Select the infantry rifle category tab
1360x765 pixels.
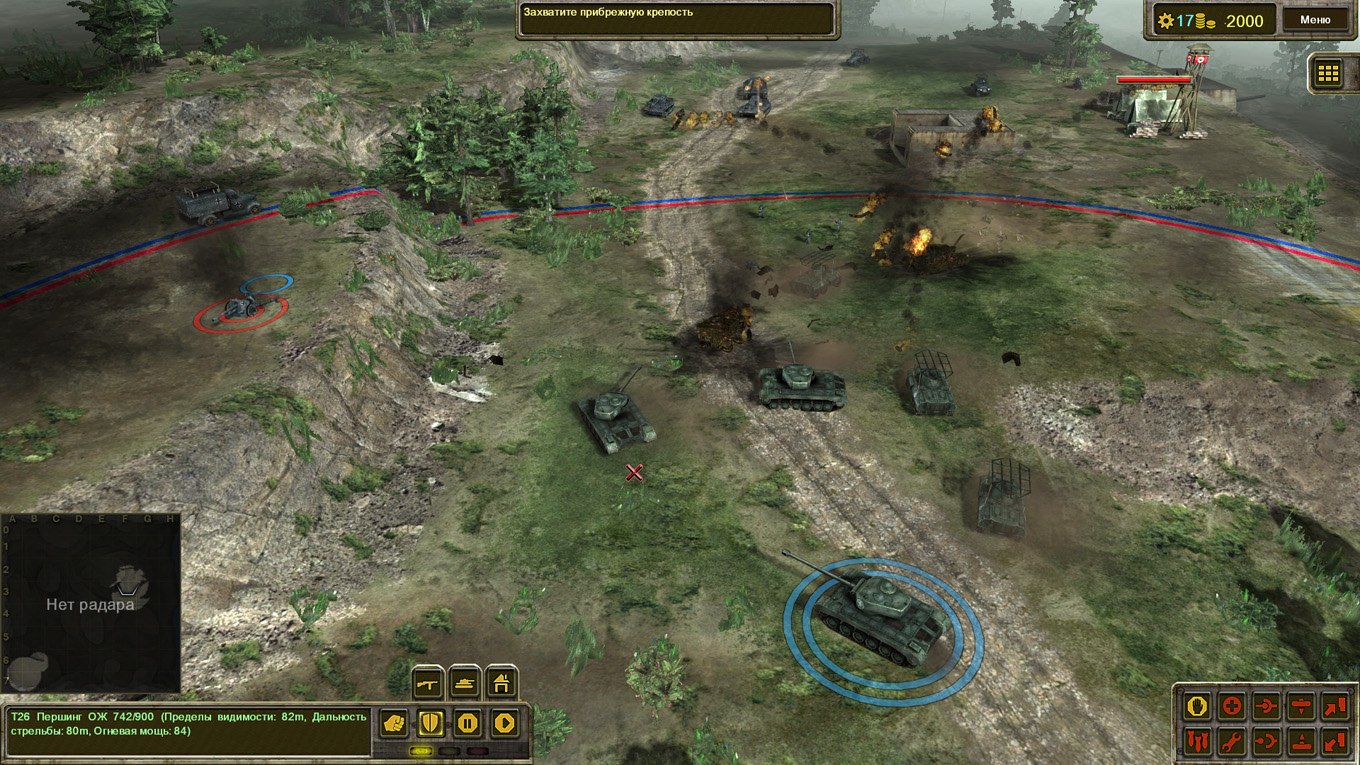click(428, 682)
